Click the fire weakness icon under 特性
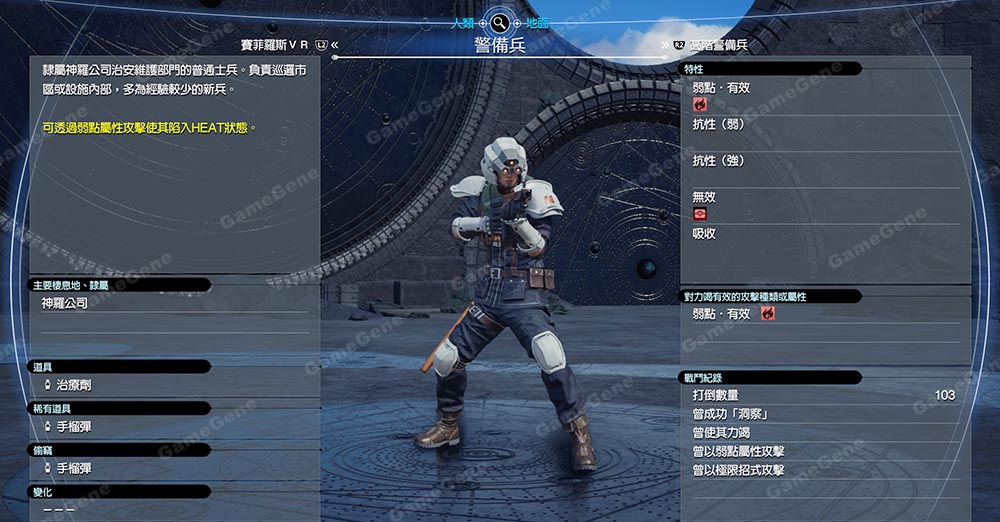The height and width of the screenshot is (522, 1000). point(700,104)
